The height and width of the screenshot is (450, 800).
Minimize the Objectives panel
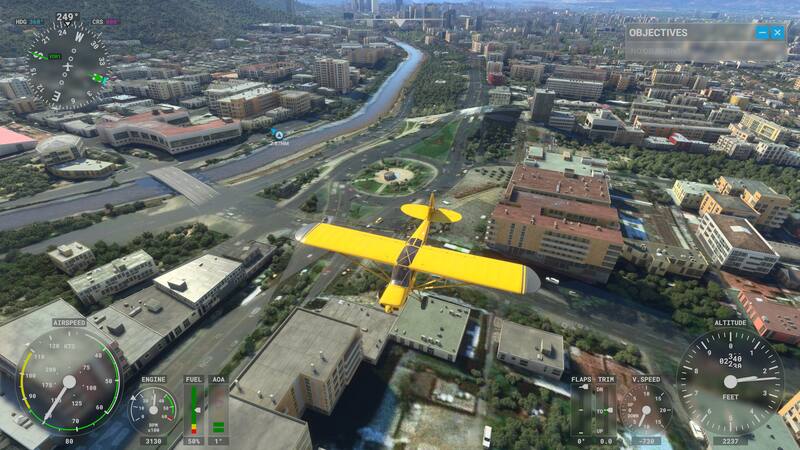pyautogui.click(x=761, y=33)
